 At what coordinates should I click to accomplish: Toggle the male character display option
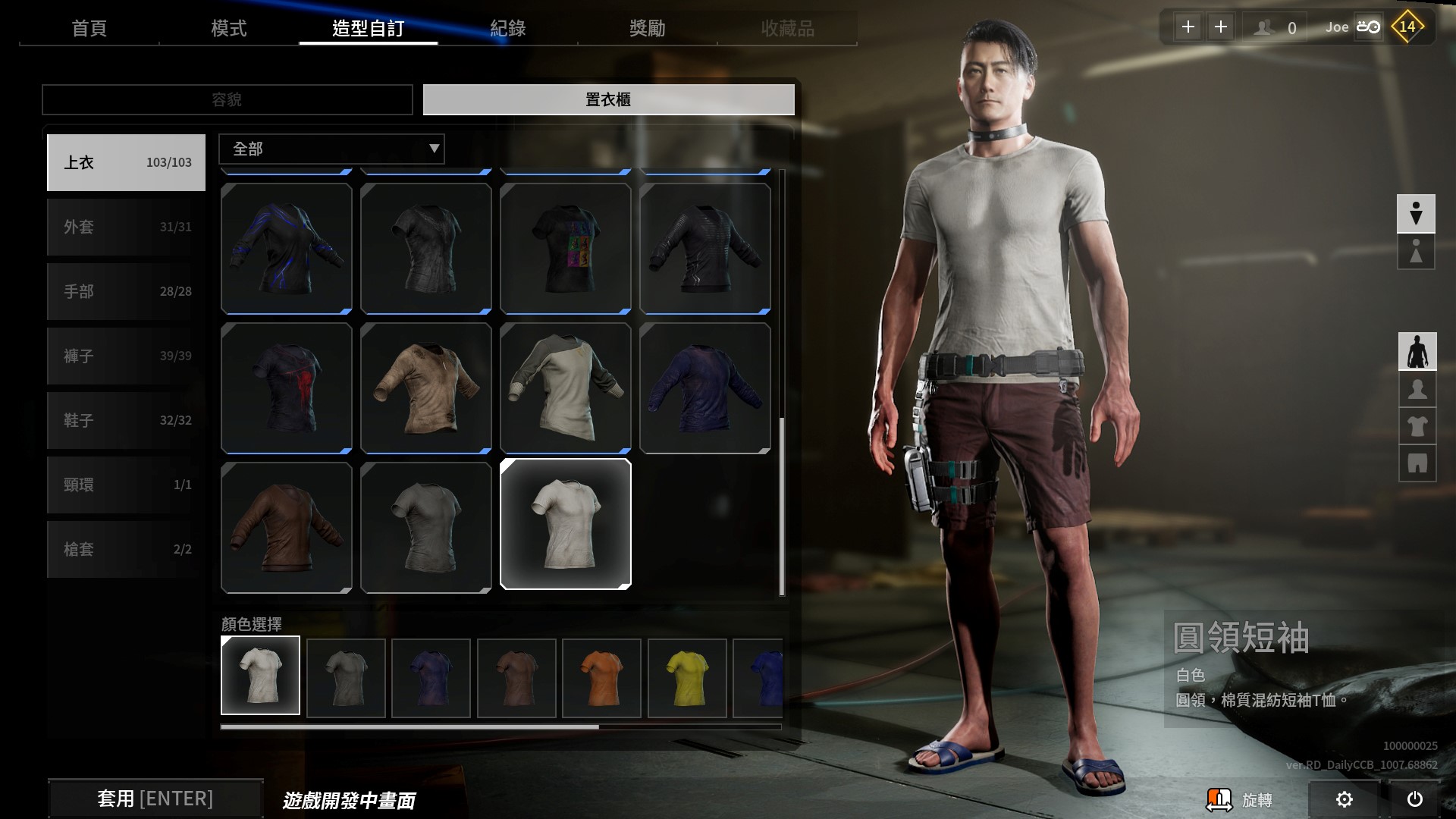pos(1417,214)
